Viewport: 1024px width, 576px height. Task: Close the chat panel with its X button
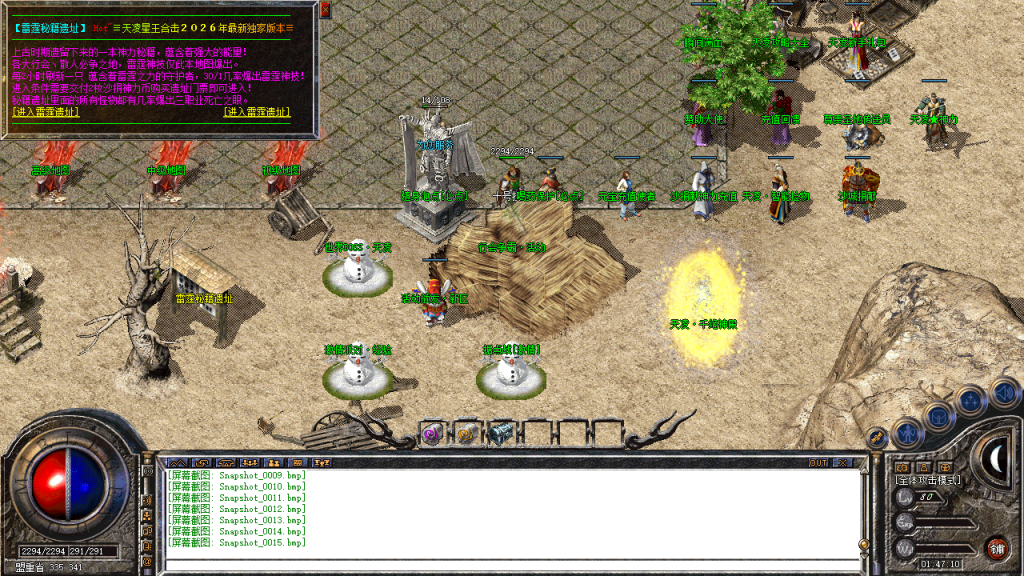(843, 463)
